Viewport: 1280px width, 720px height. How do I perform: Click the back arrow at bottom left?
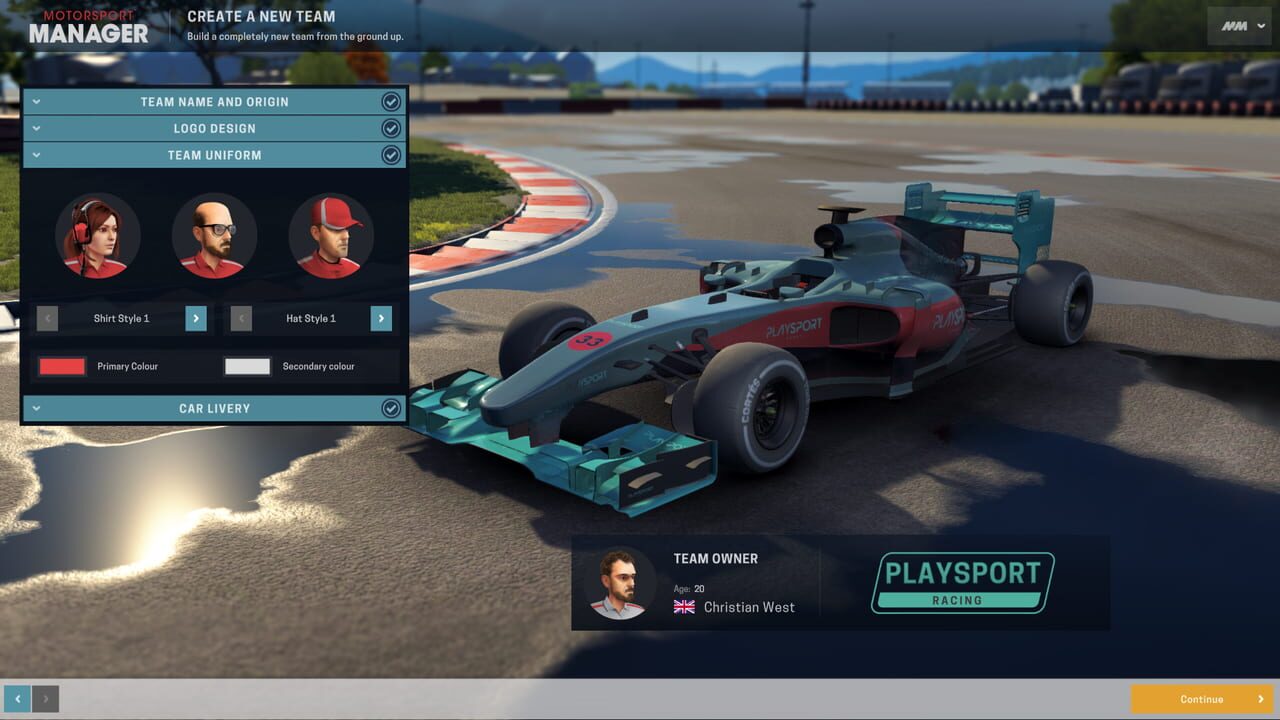coord(20,698)
